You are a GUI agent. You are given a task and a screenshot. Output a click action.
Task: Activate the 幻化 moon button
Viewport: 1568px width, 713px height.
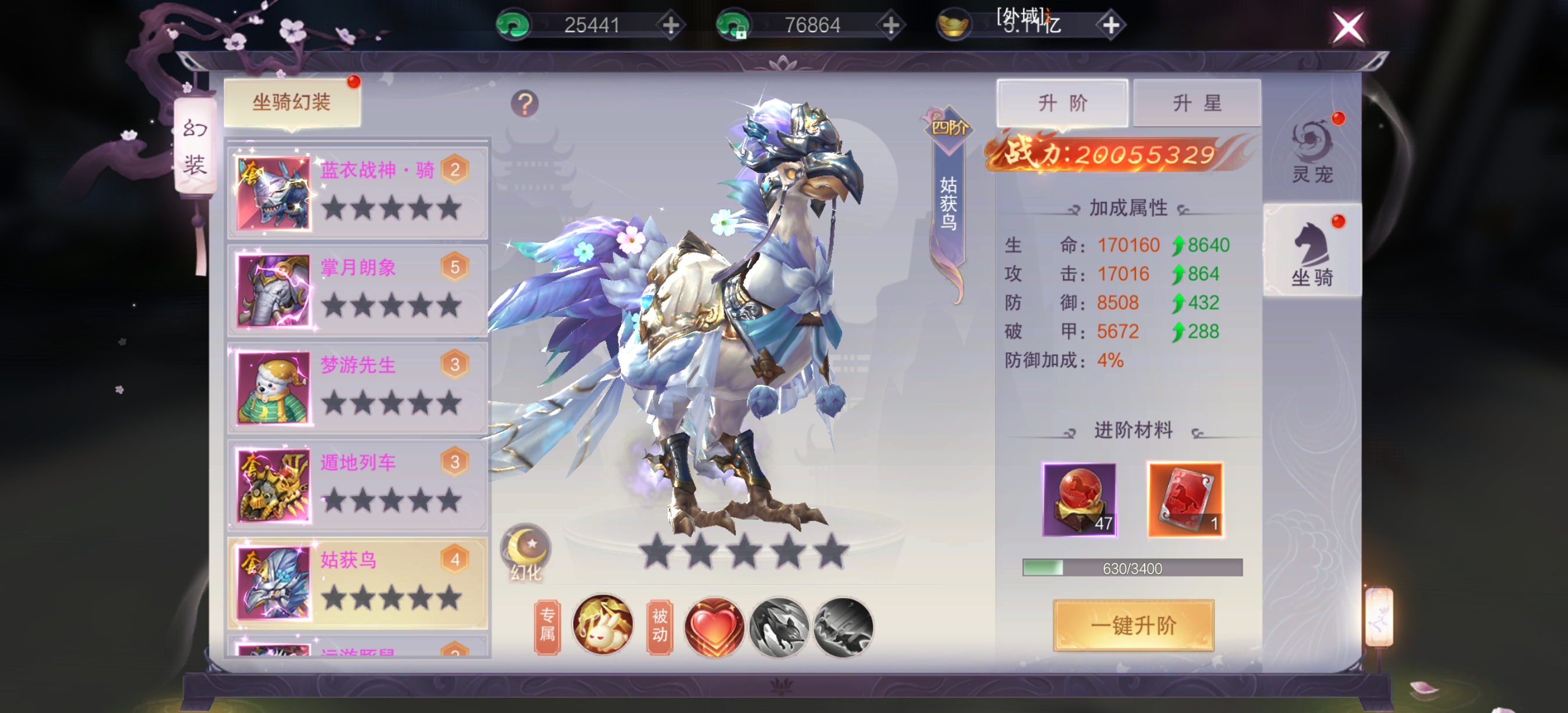click(x=526, y=551)
